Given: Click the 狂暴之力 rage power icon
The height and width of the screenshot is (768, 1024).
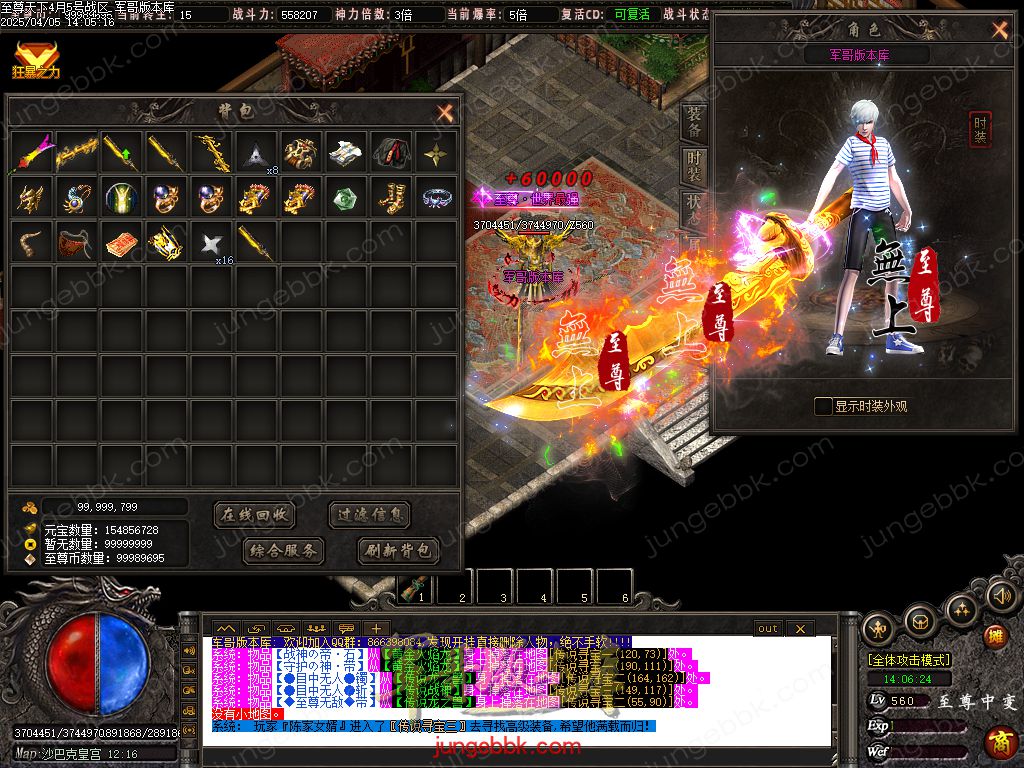Looking at the screenshot, I should click(35, 56).
